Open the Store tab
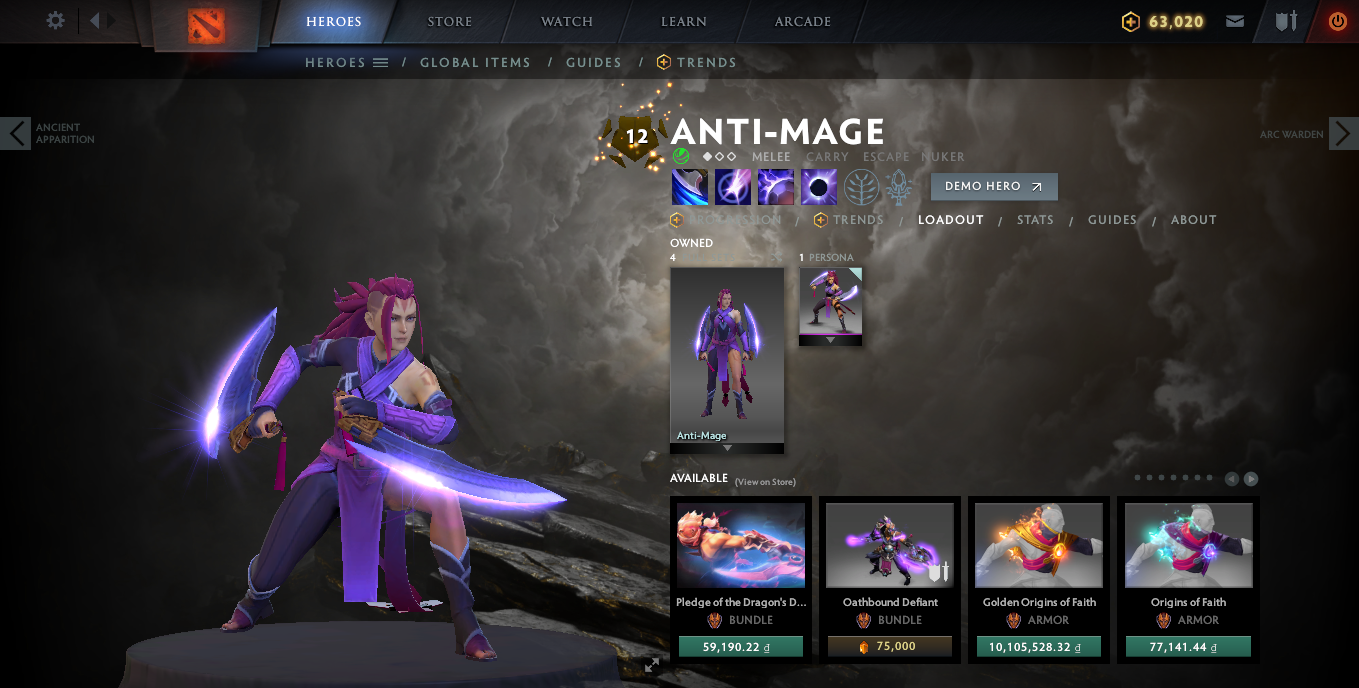 [449, 22]
